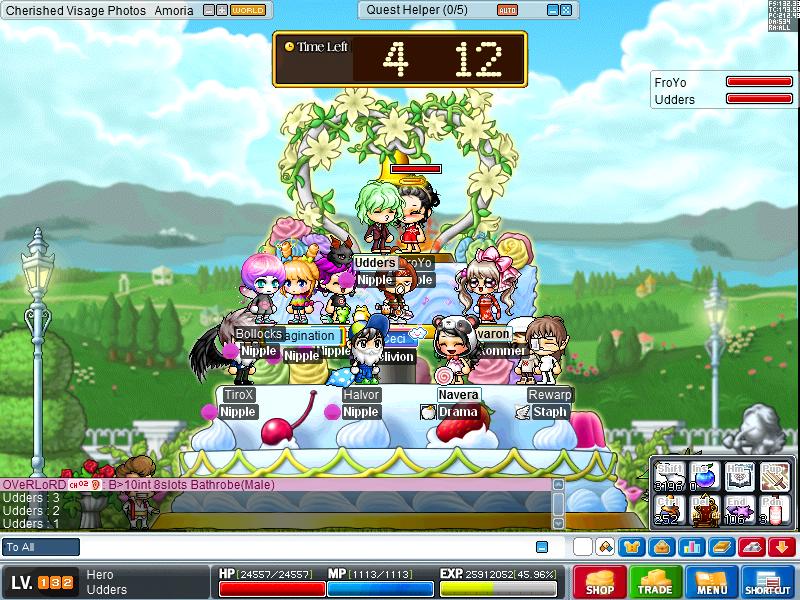
Task: Click the World map button on minimap bar
Action: (x=248, y=10)
